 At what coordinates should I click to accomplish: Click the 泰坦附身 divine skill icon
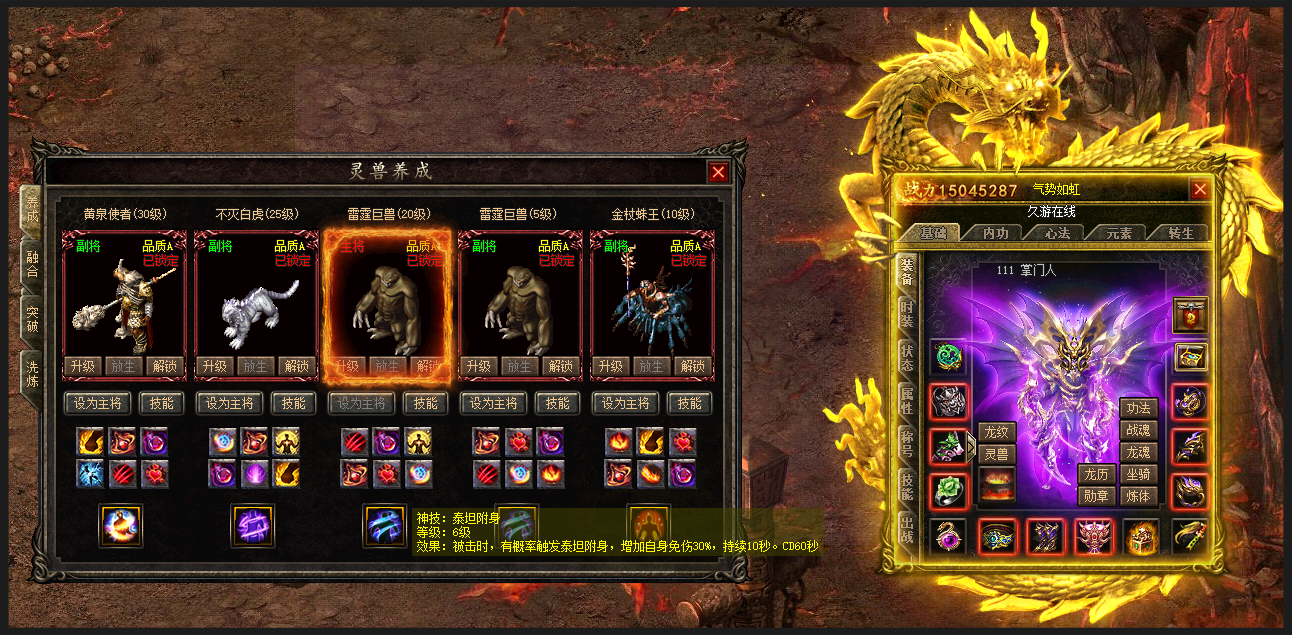click(x=385, y=525)
